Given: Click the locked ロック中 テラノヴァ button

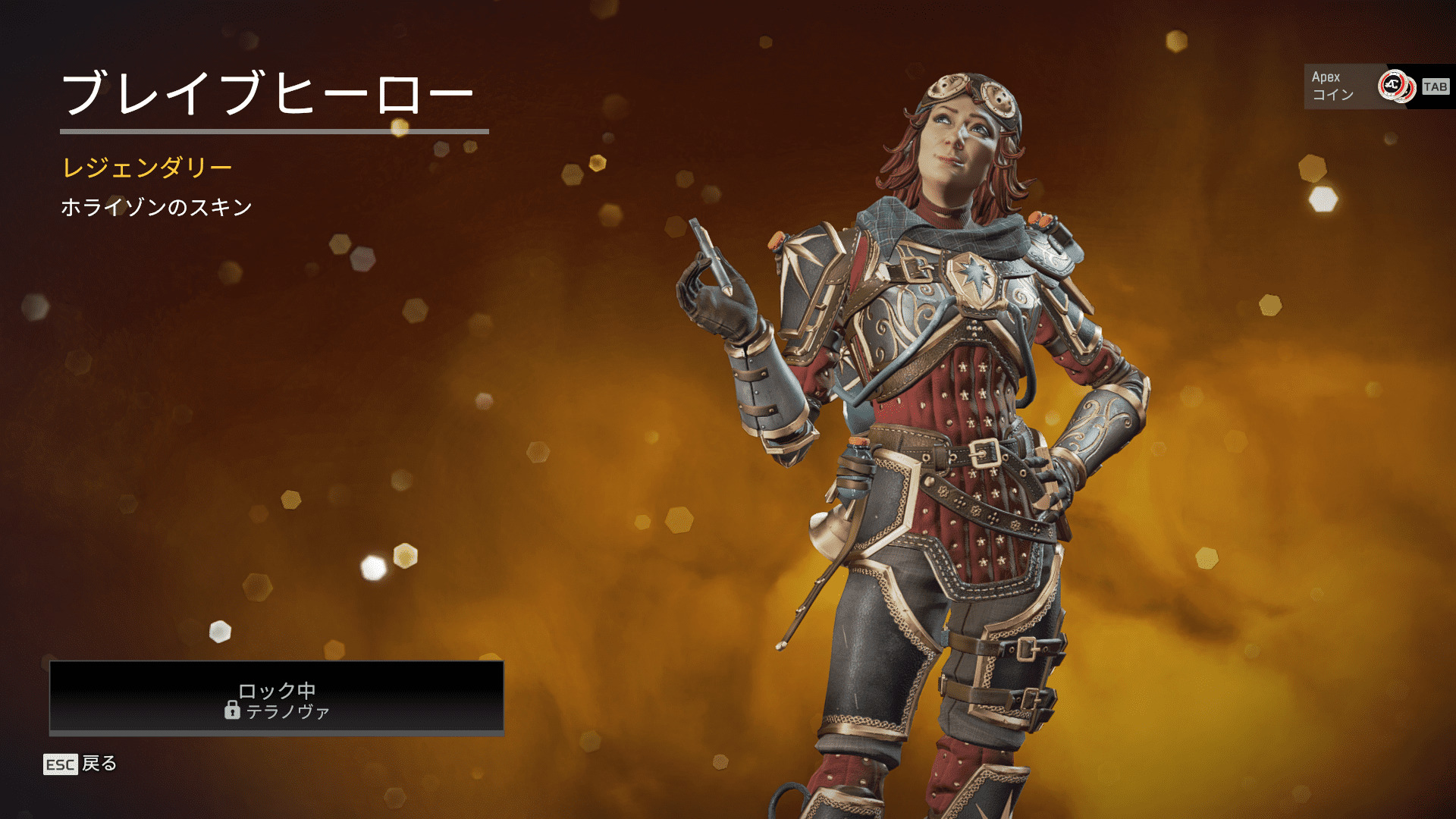Looking at the screenshot, I should [x=277, y=698].
